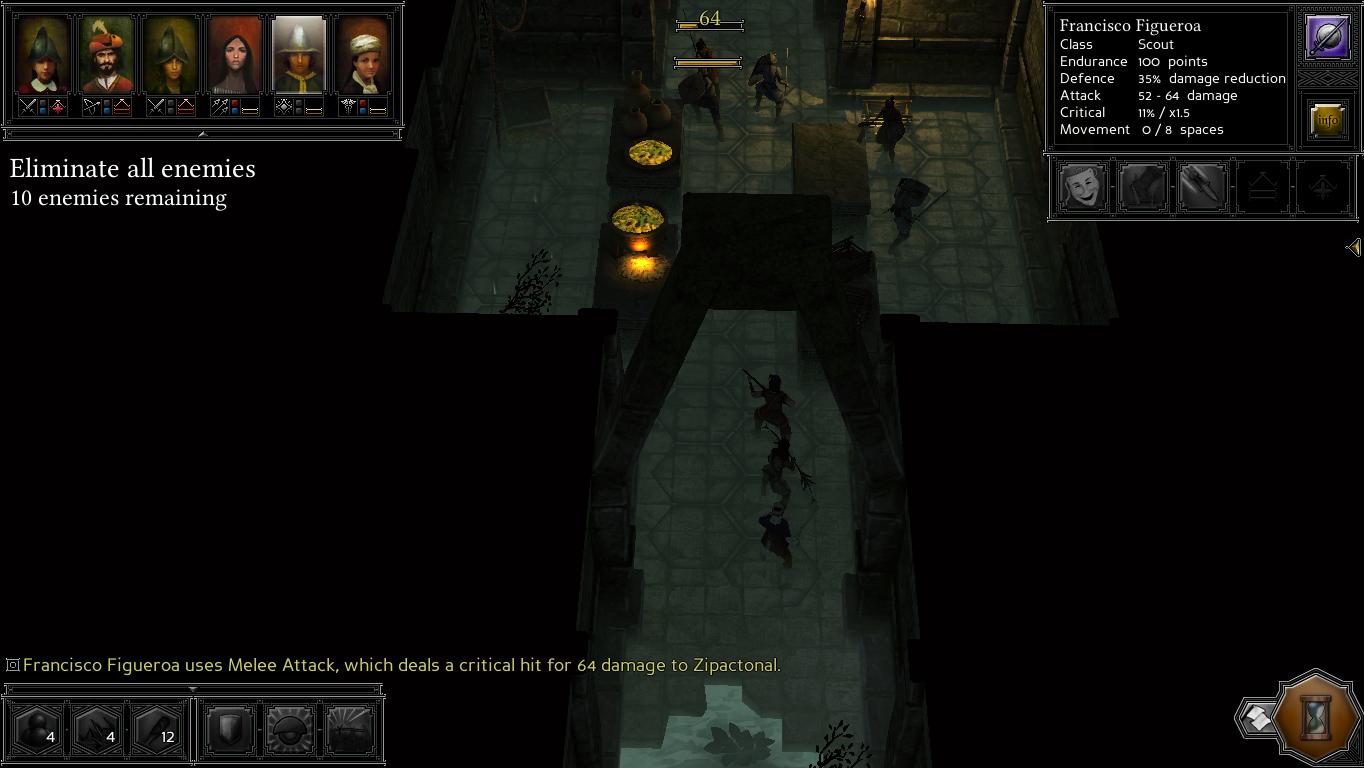Open the gold info button
Viewport: 1364px width, 768px height.
pyautogui.click(x=1327, y=120)
